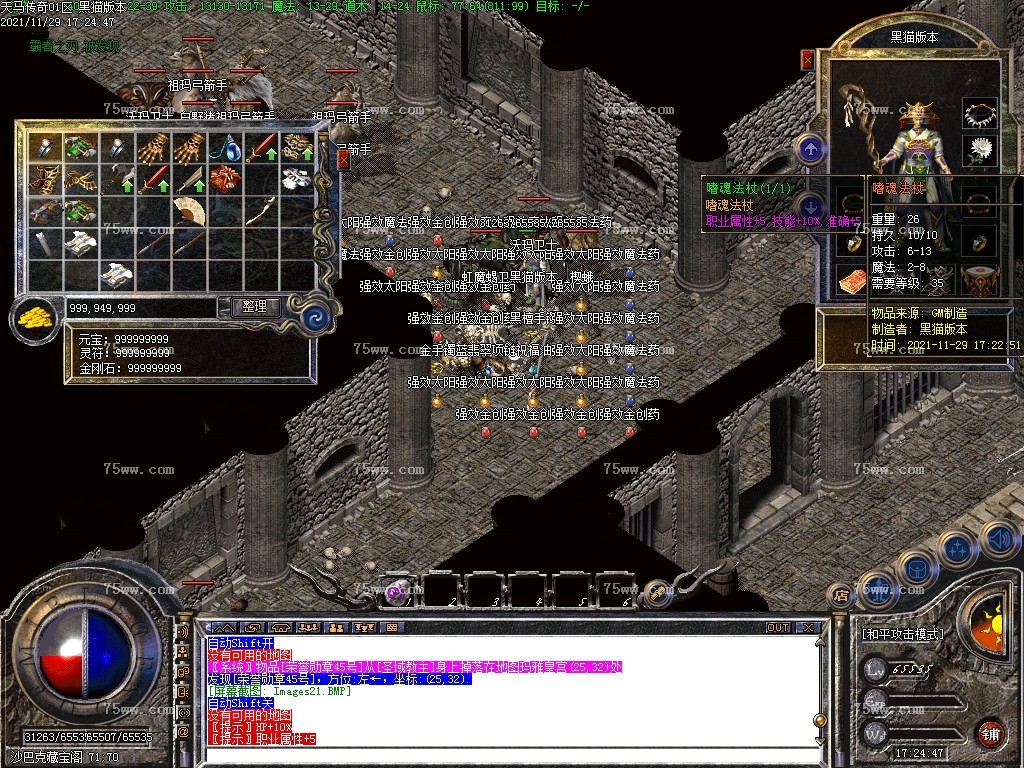Close the inventory bag window
Image resolution: width=1024 pixels, height=768 pixels.
(344, 160)
